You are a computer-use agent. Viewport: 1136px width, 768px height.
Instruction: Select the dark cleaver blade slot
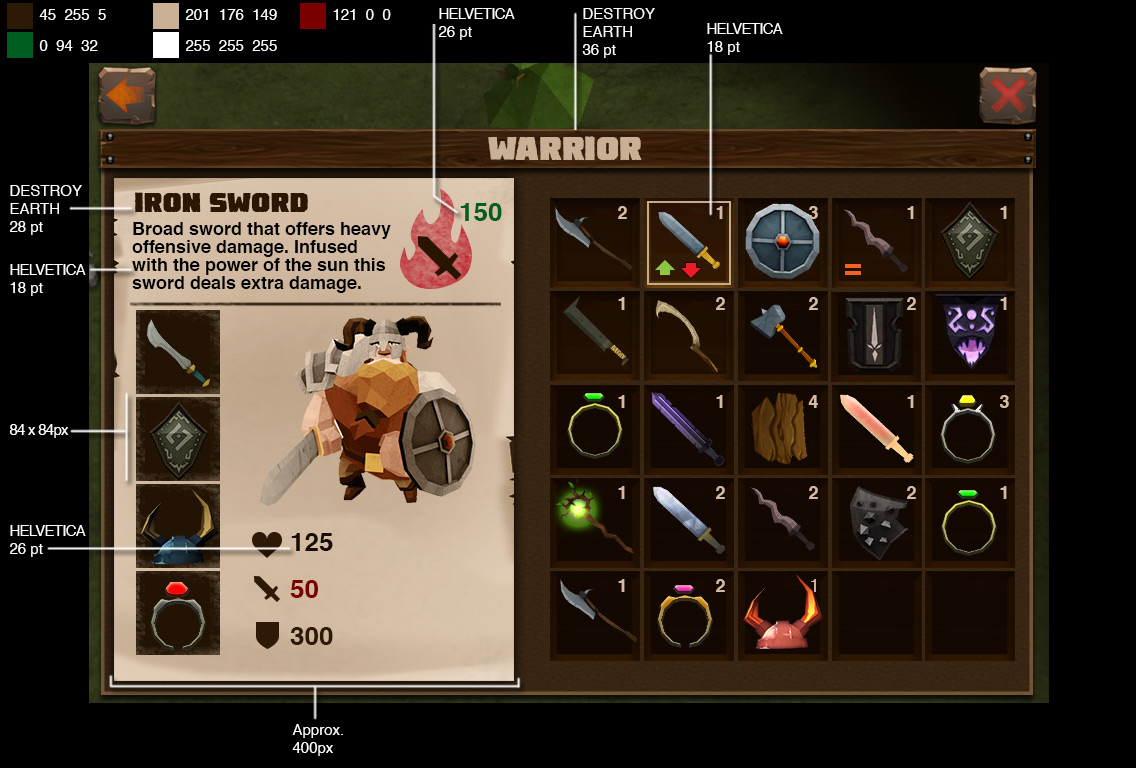tap(595, 336)
